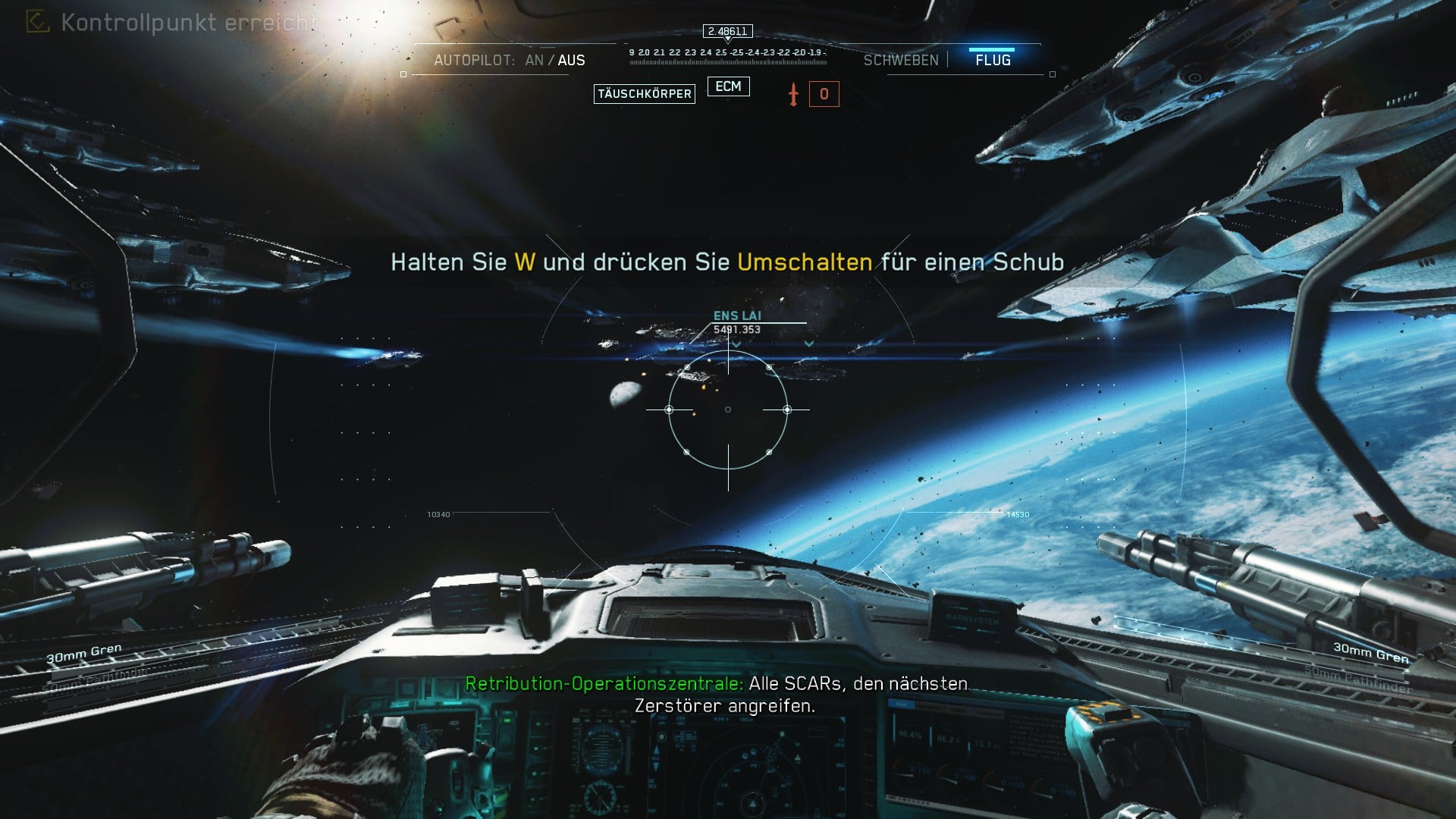The width and height of the screenshot is (1456, 819).
Task: Select the FLUG flight mode
Action: (993, 61)
